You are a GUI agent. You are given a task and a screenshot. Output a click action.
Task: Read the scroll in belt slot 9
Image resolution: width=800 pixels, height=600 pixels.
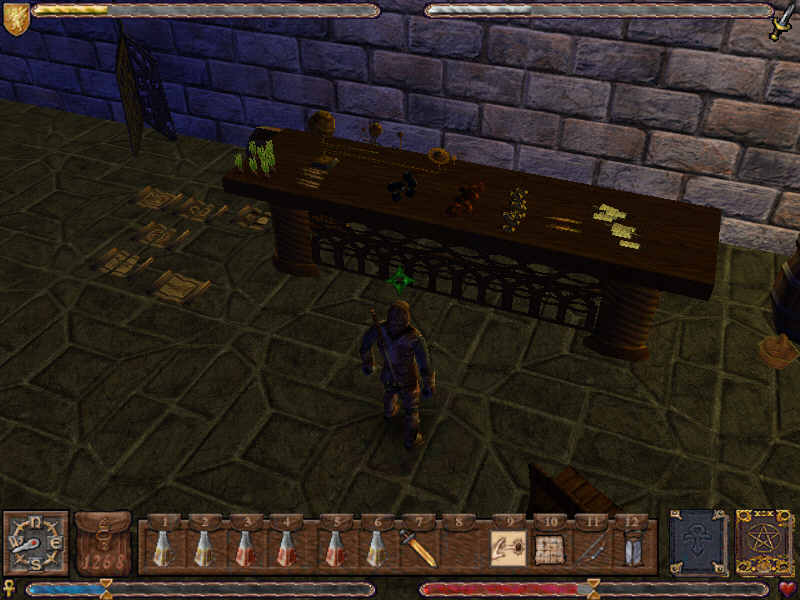pos(508,548)
